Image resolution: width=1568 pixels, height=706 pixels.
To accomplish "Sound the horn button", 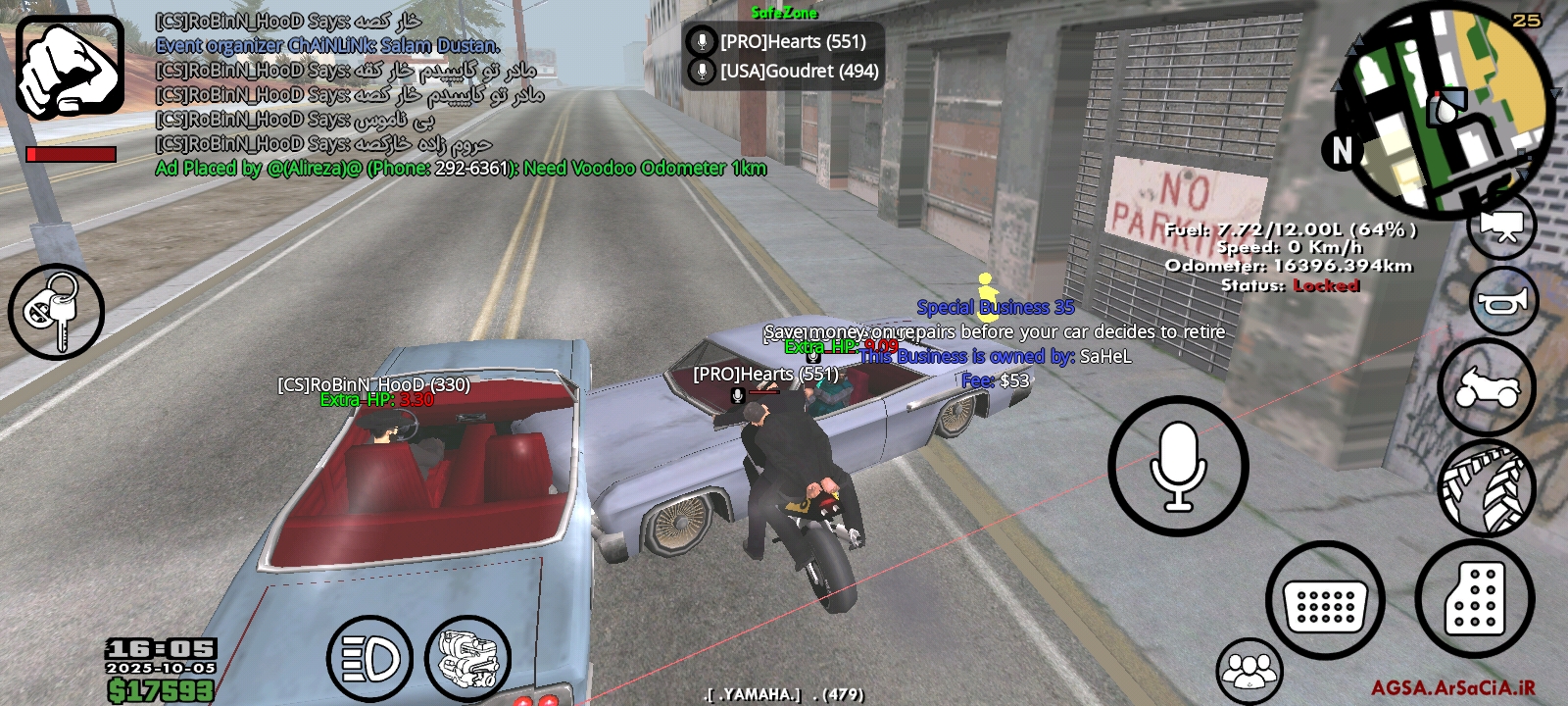I will pyautogui.click(x=1503, y=303).
